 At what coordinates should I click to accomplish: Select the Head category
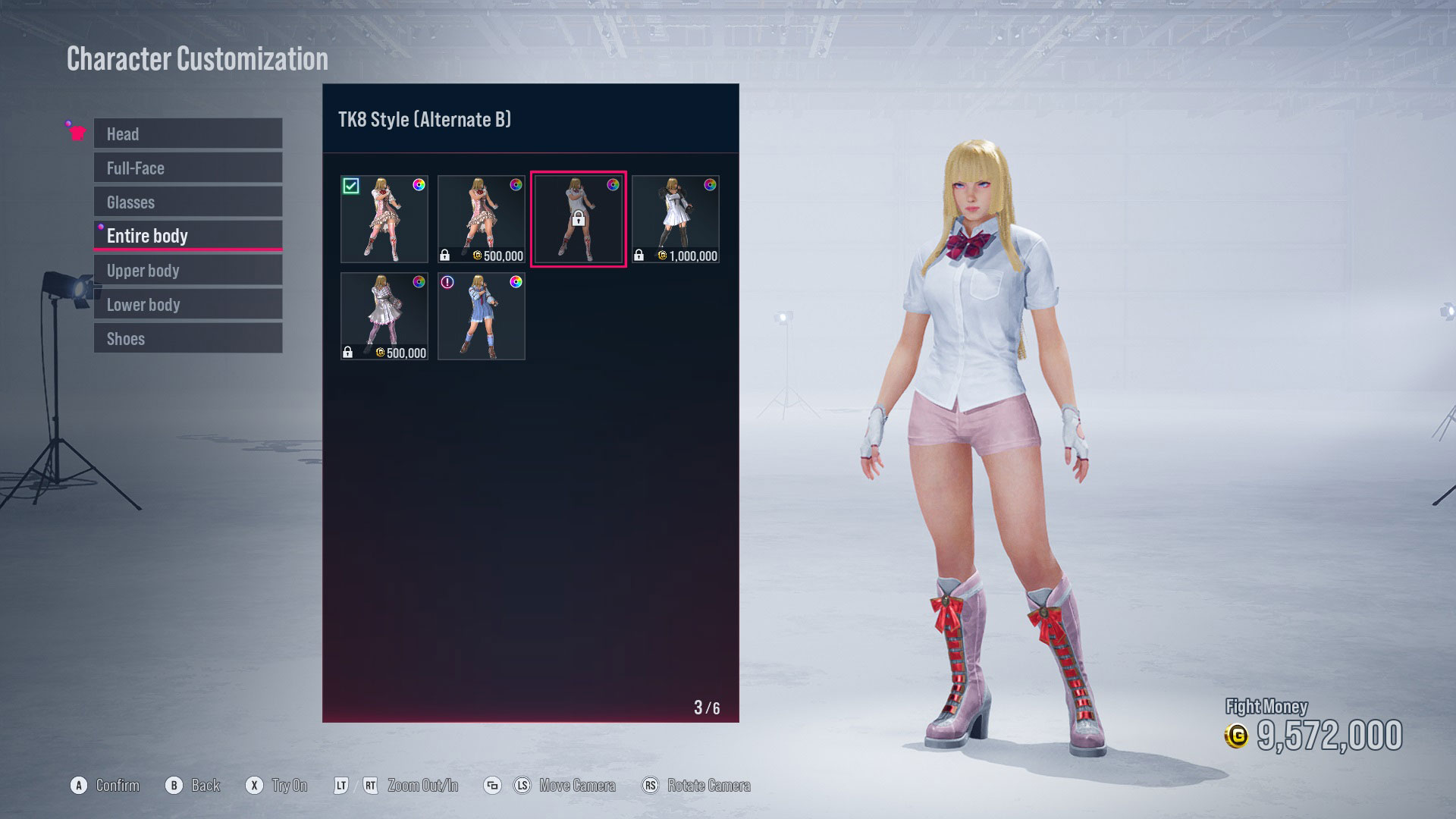(187, 133)
